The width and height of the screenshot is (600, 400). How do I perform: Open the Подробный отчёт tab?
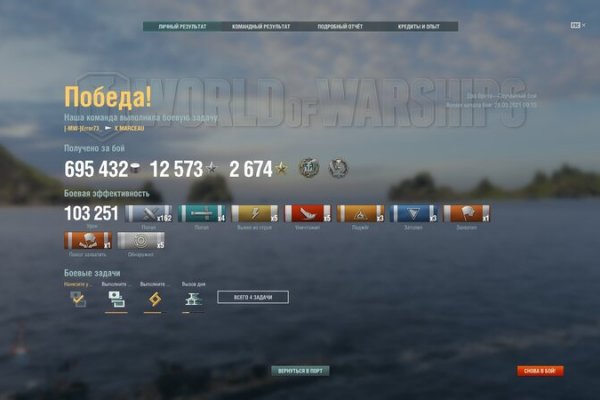pyautogui.click(x=338, y=27)
